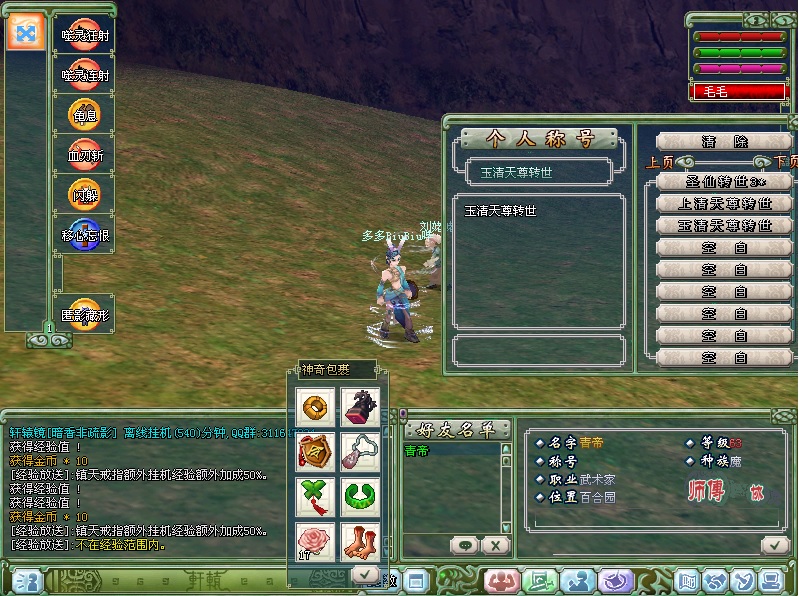This screenshot has height=596, width=799.
Task: Cast the 血刃斩 skill
Action: coord(84,155)
